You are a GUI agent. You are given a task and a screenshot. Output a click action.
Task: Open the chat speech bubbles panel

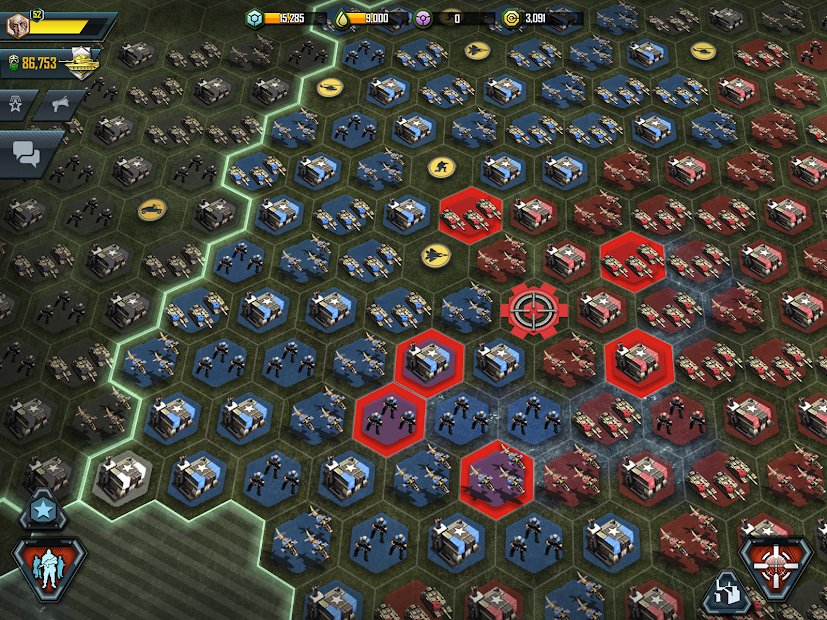point(27,152)
